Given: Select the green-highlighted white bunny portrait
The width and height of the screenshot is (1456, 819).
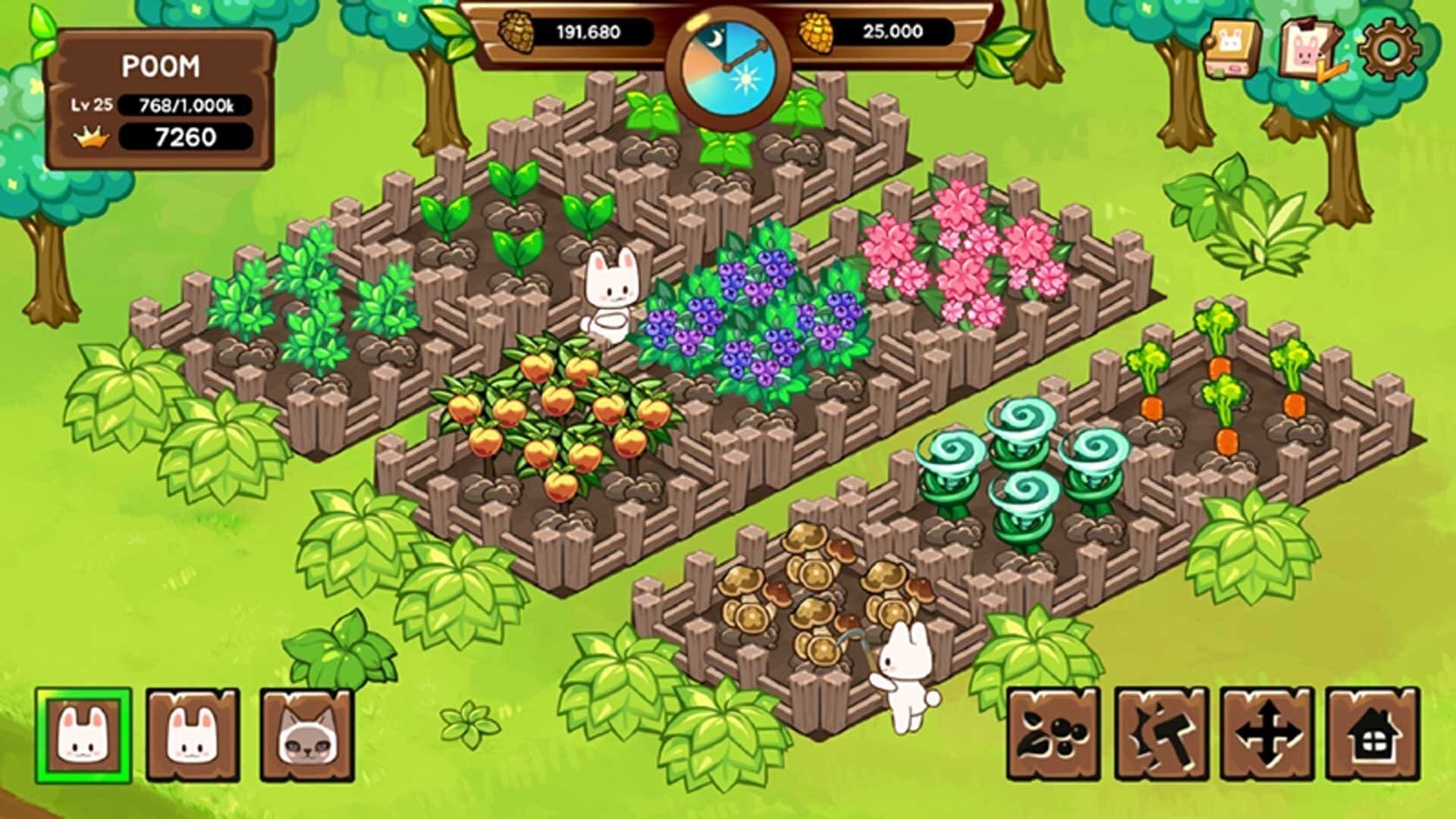Looking at the screenshot, I should pos(83,735).
